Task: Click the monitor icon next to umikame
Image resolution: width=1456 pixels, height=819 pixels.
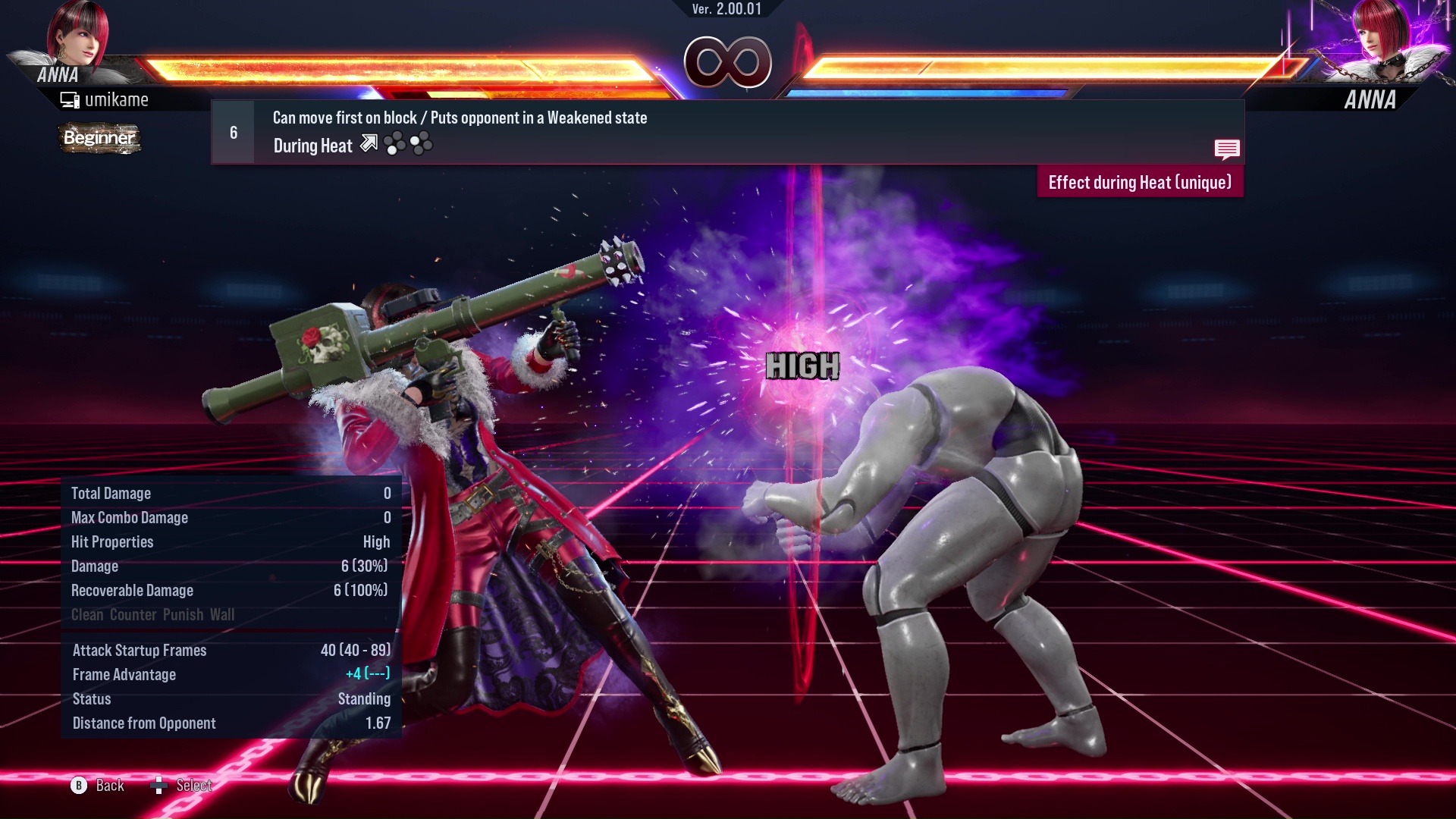Action: coord(70,99)
